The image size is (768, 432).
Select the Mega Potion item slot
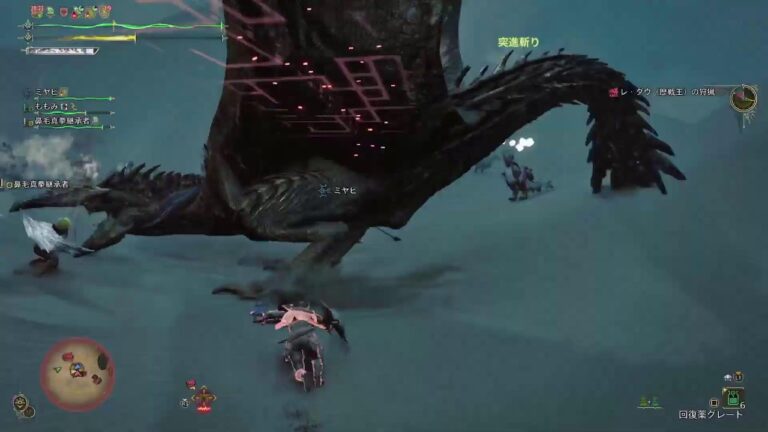[734, 396]
